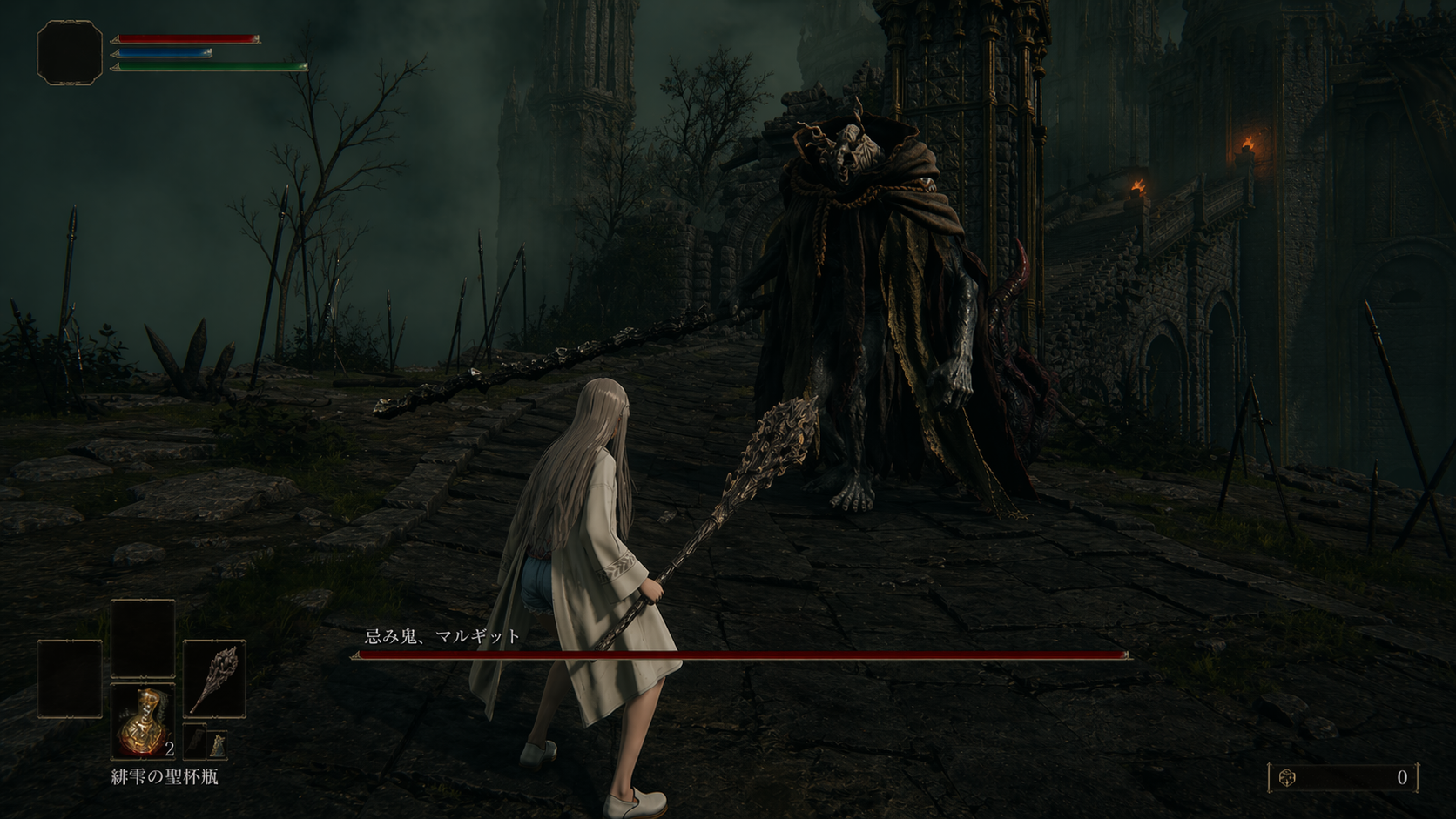Choose the spiked club weapon slot
The image size is (1456, 819).
pos(214,679)
